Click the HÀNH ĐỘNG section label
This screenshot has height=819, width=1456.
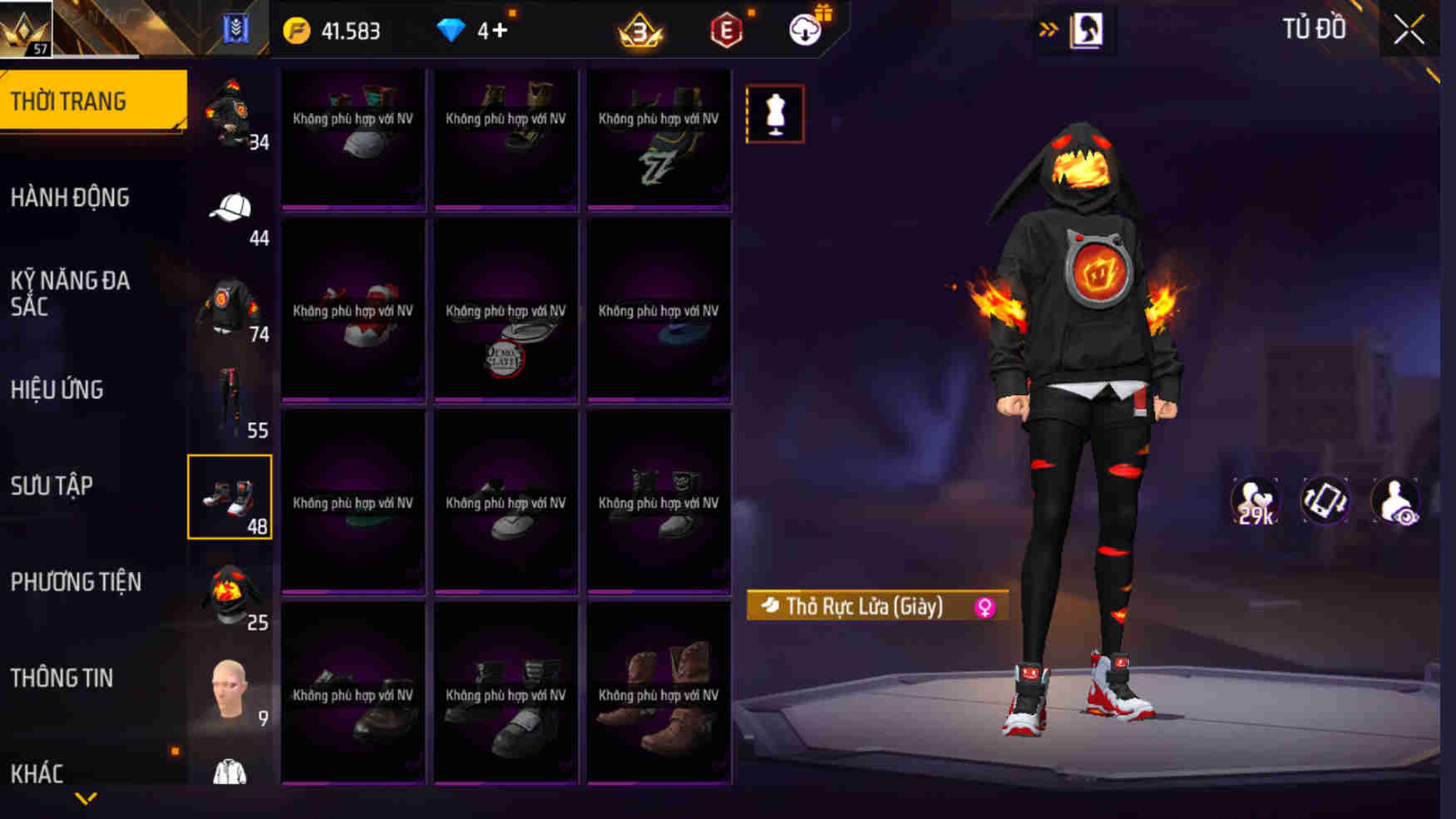coord(71,197)
